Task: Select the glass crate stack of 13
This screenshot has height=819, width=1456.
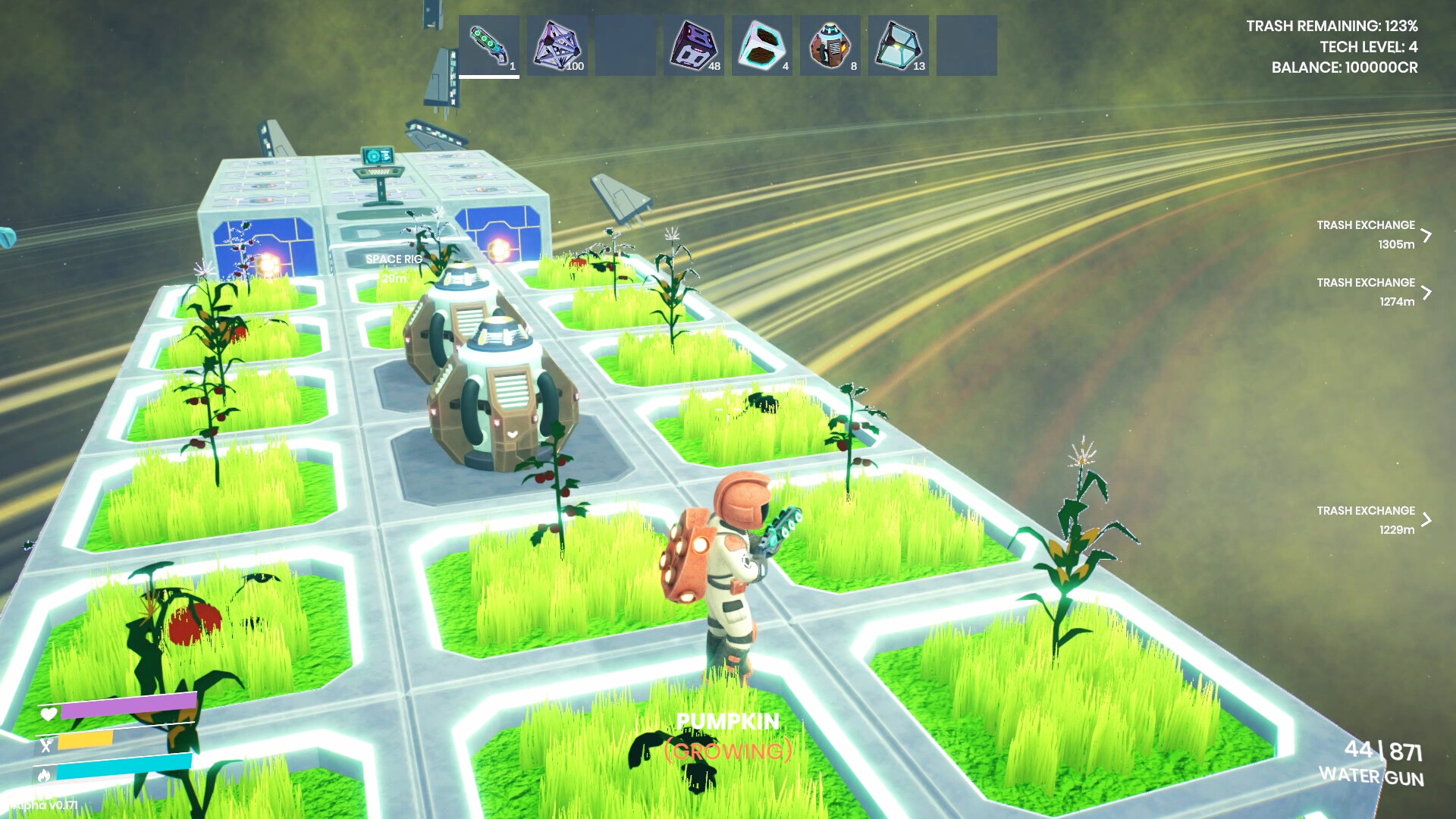Action: (x=898, y=44)
